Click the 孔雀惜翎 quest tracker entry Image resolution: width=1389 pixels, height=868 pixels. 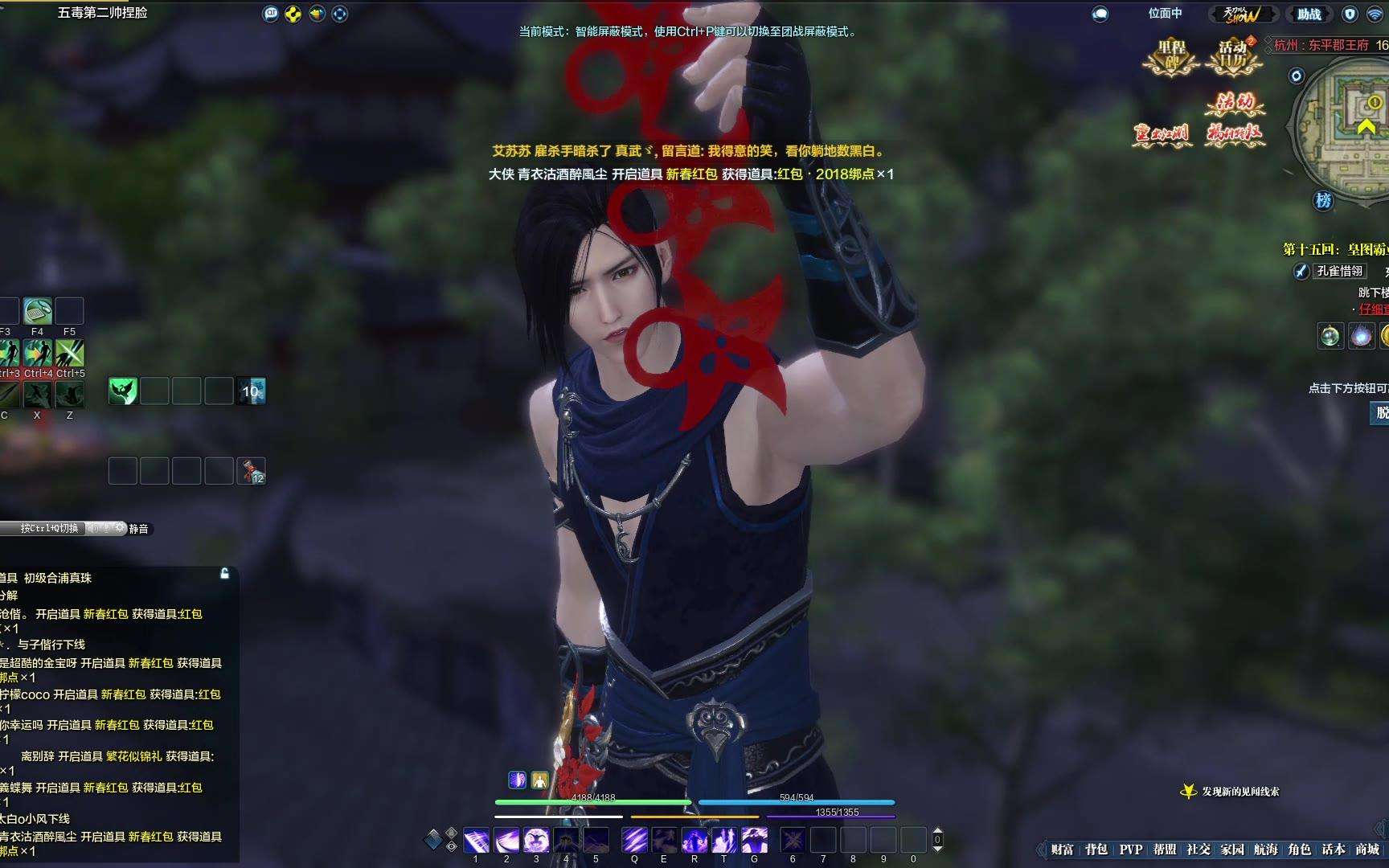click(1339, 272)
